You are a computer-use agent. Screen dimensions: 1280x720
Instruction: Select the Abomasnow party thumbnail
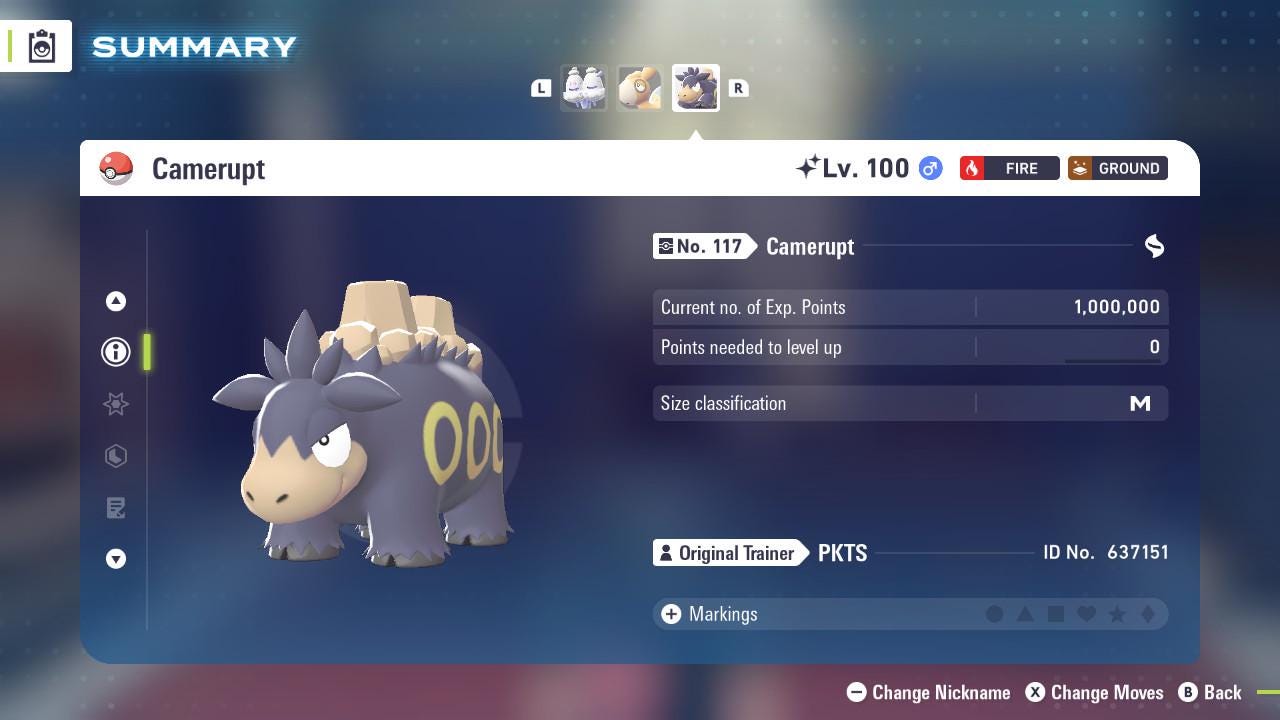point(584,87)
